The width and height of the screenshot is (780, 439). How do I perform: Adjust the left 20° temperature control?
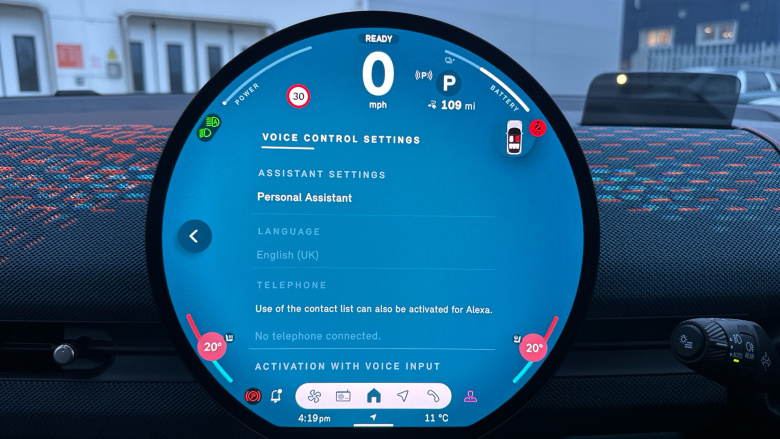click(x=212, y=348)
